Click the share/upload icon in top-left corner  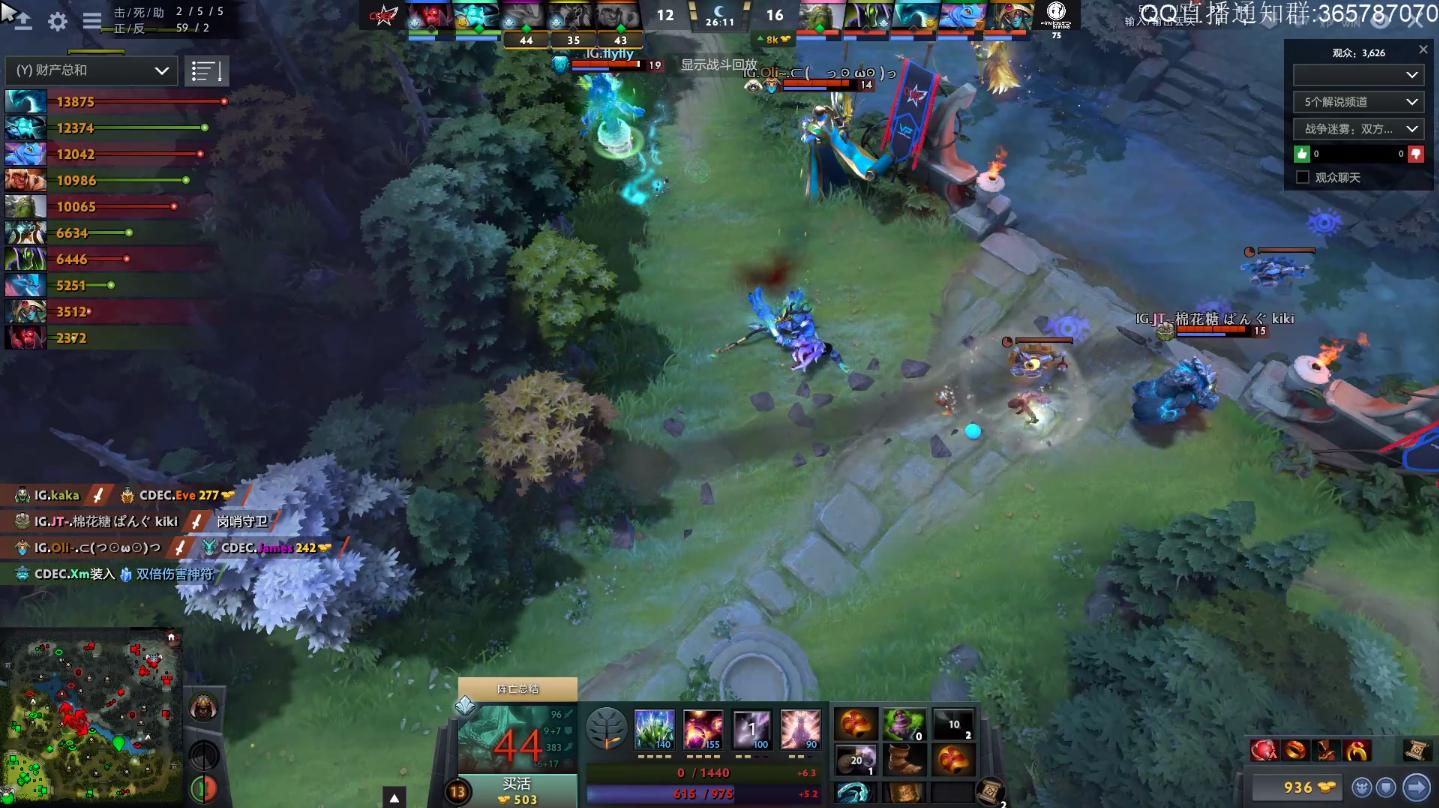click(21, 21)
